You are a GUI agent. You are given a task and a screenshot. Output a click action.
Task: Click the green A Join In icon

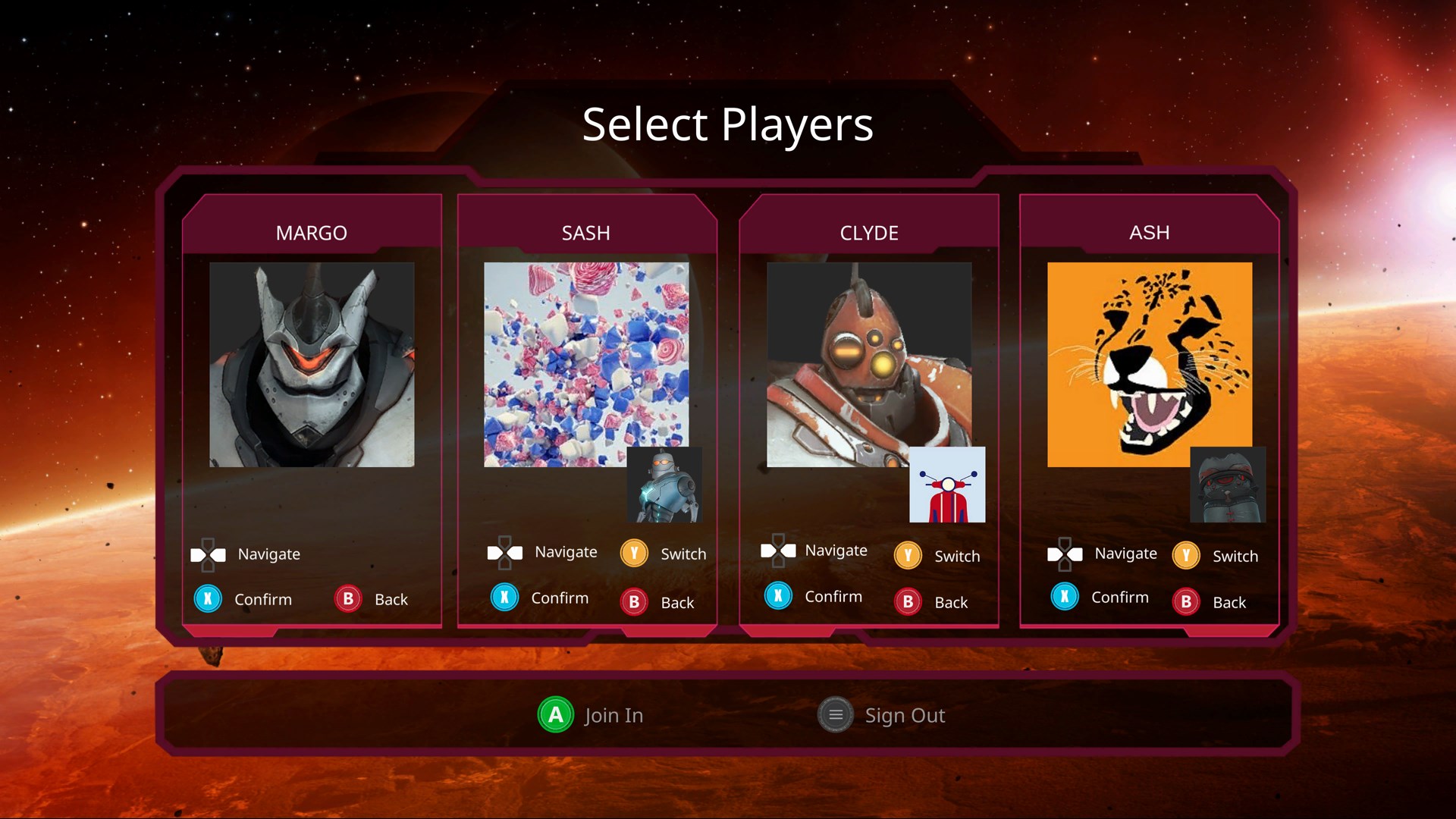click(x=554, y=714)
